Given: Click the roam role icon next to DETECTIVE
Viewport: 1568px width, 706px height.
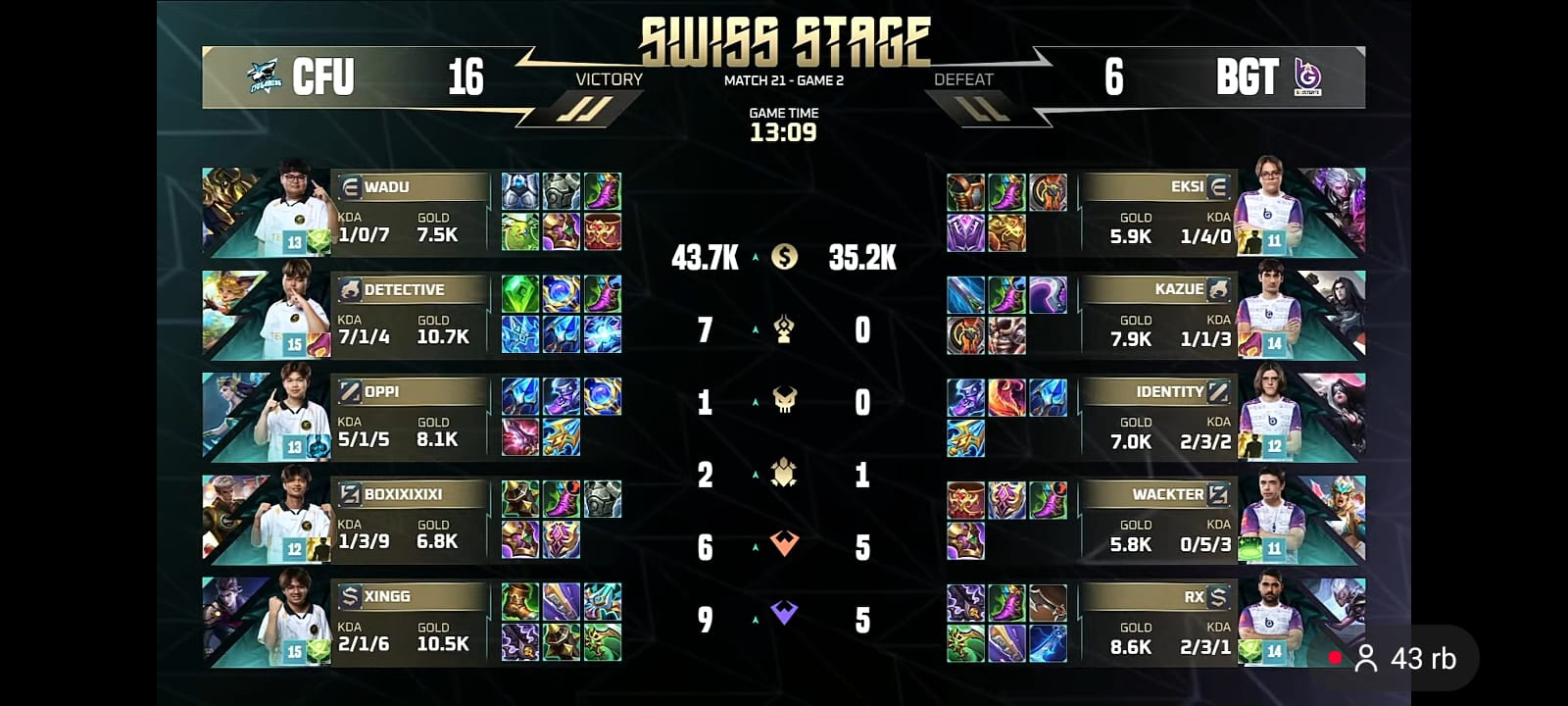Looking at the screenshot, I should tap(350, 289).
